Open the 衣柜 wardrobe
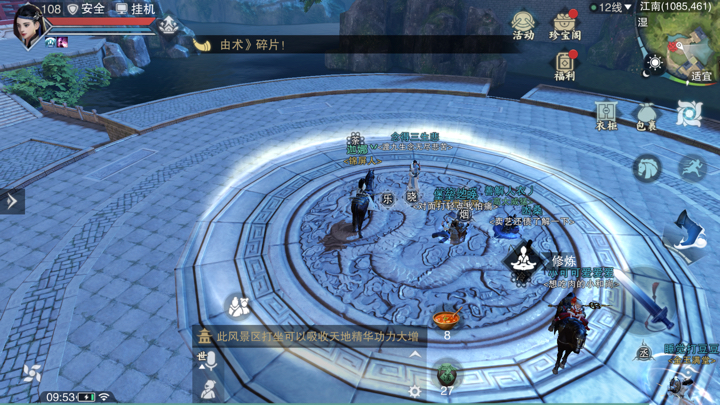 pos(606,114)
